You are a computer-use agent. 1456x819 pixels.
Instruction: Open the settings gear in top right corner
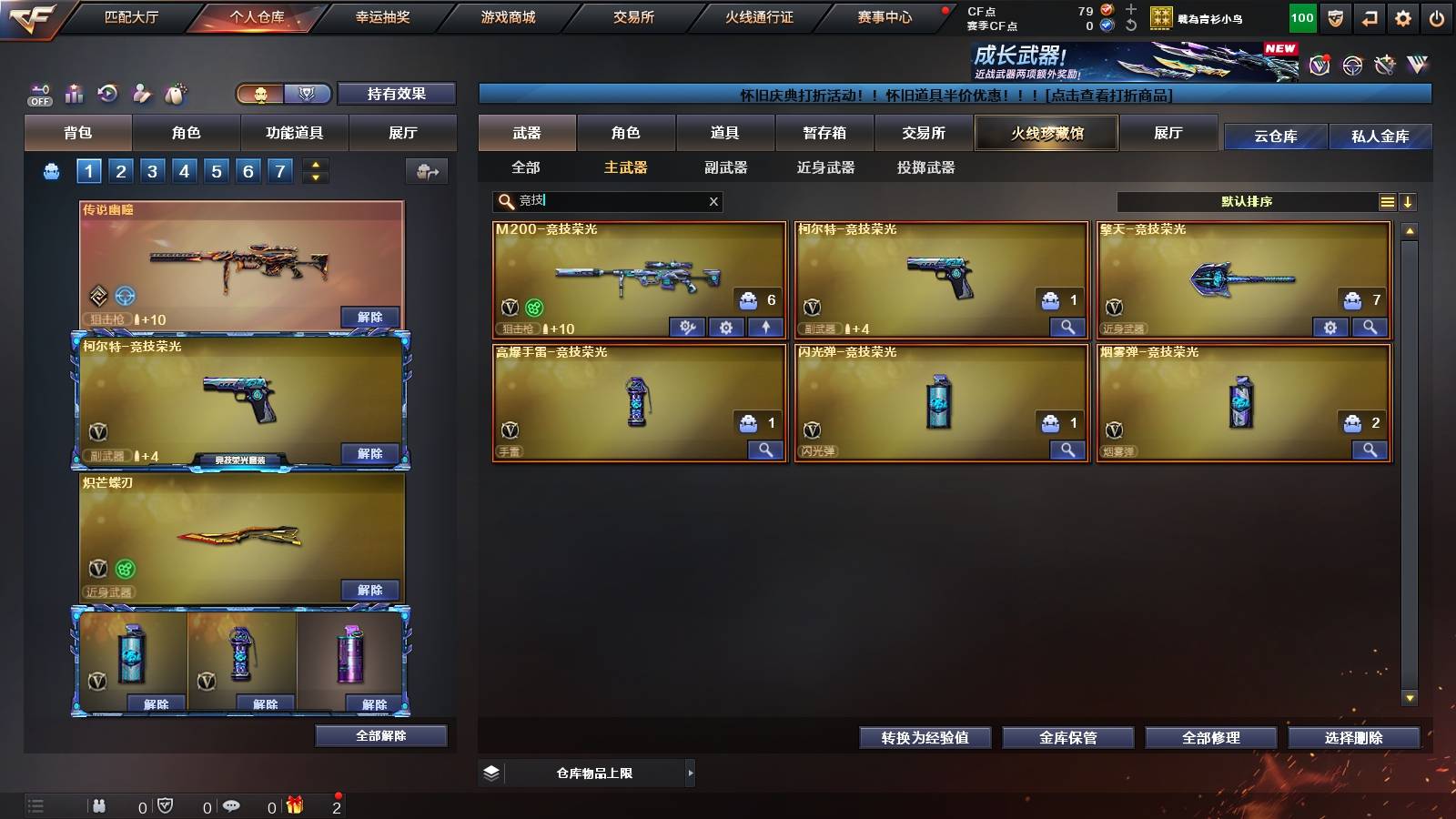[1404, 16]
